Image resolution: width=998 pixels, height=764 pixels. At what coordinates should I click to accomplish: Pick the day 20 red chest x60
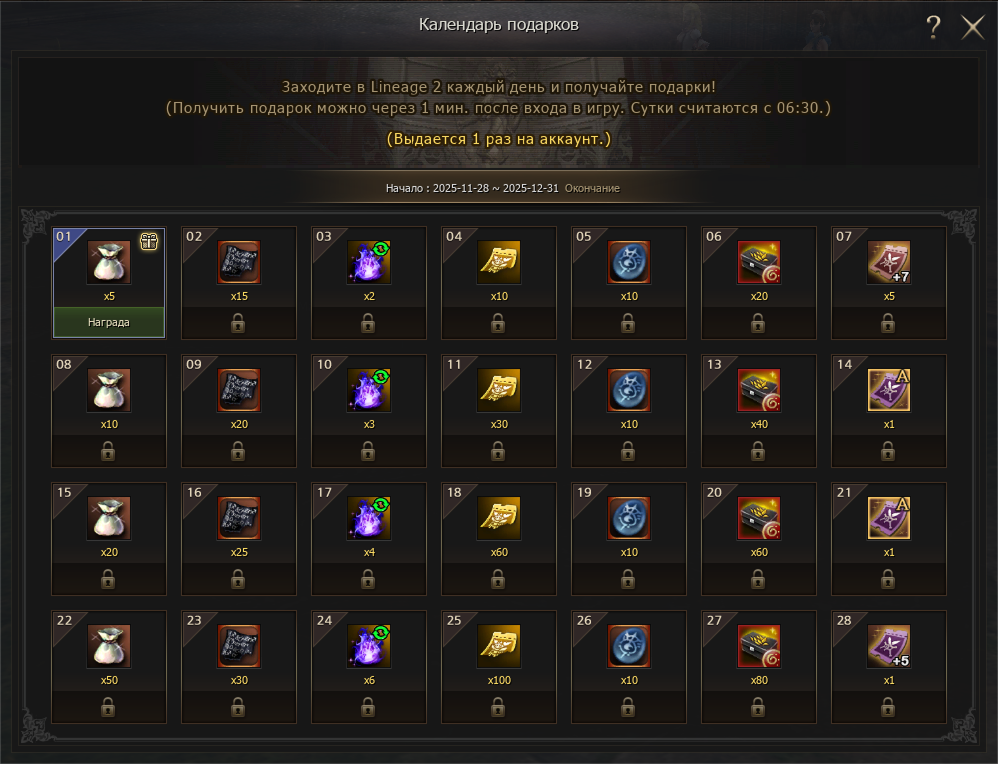[759, 518]
